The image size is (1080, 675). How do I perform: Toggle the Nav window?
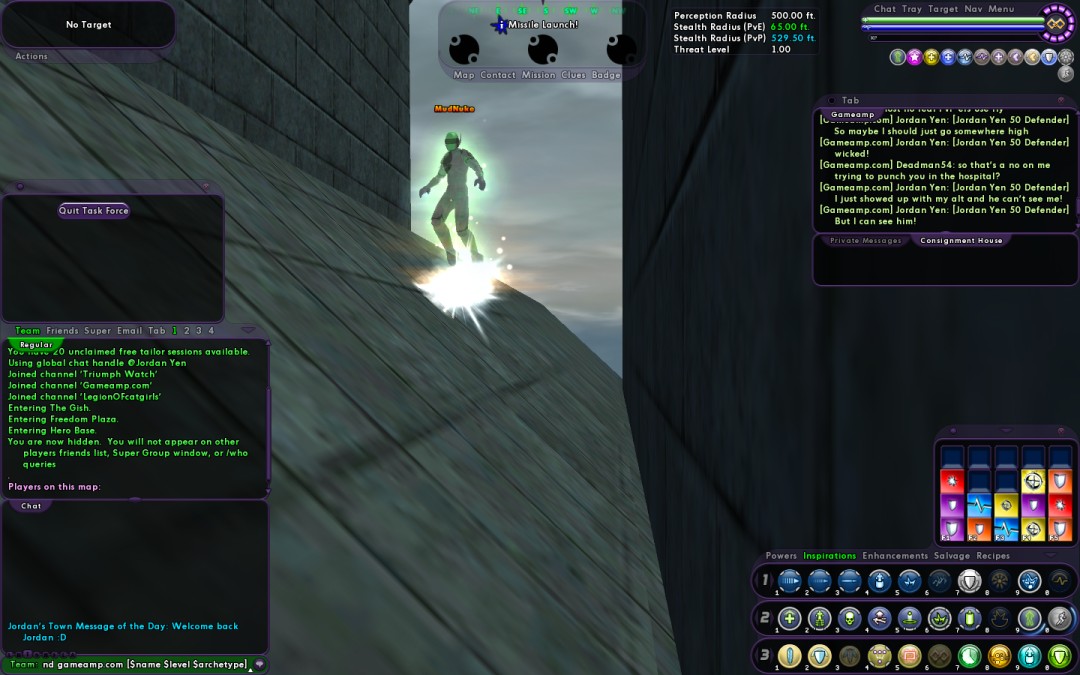pyautogui.click(x=973, y=9)
